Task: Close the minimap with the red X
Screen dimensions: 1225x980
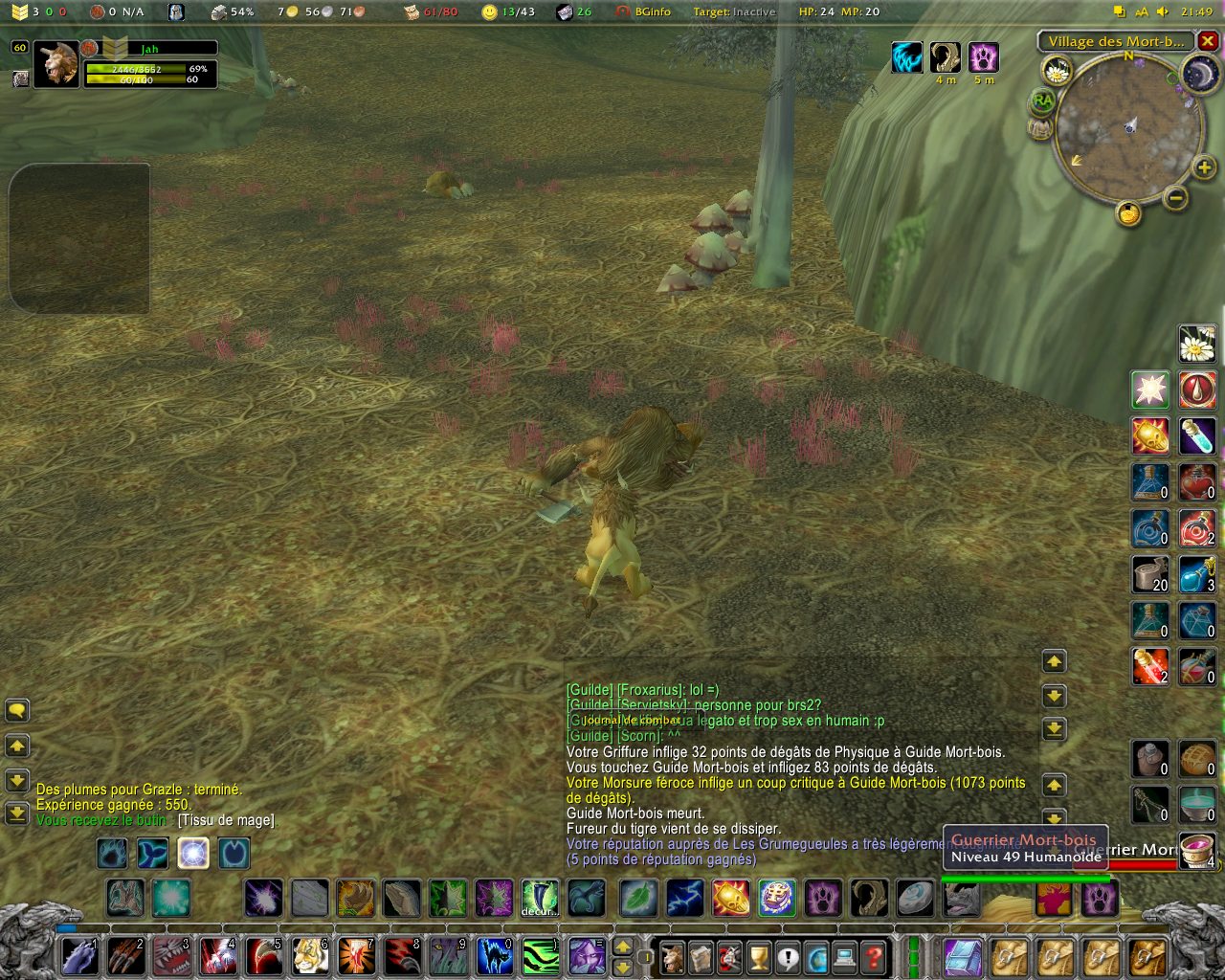Action: 1208,41
